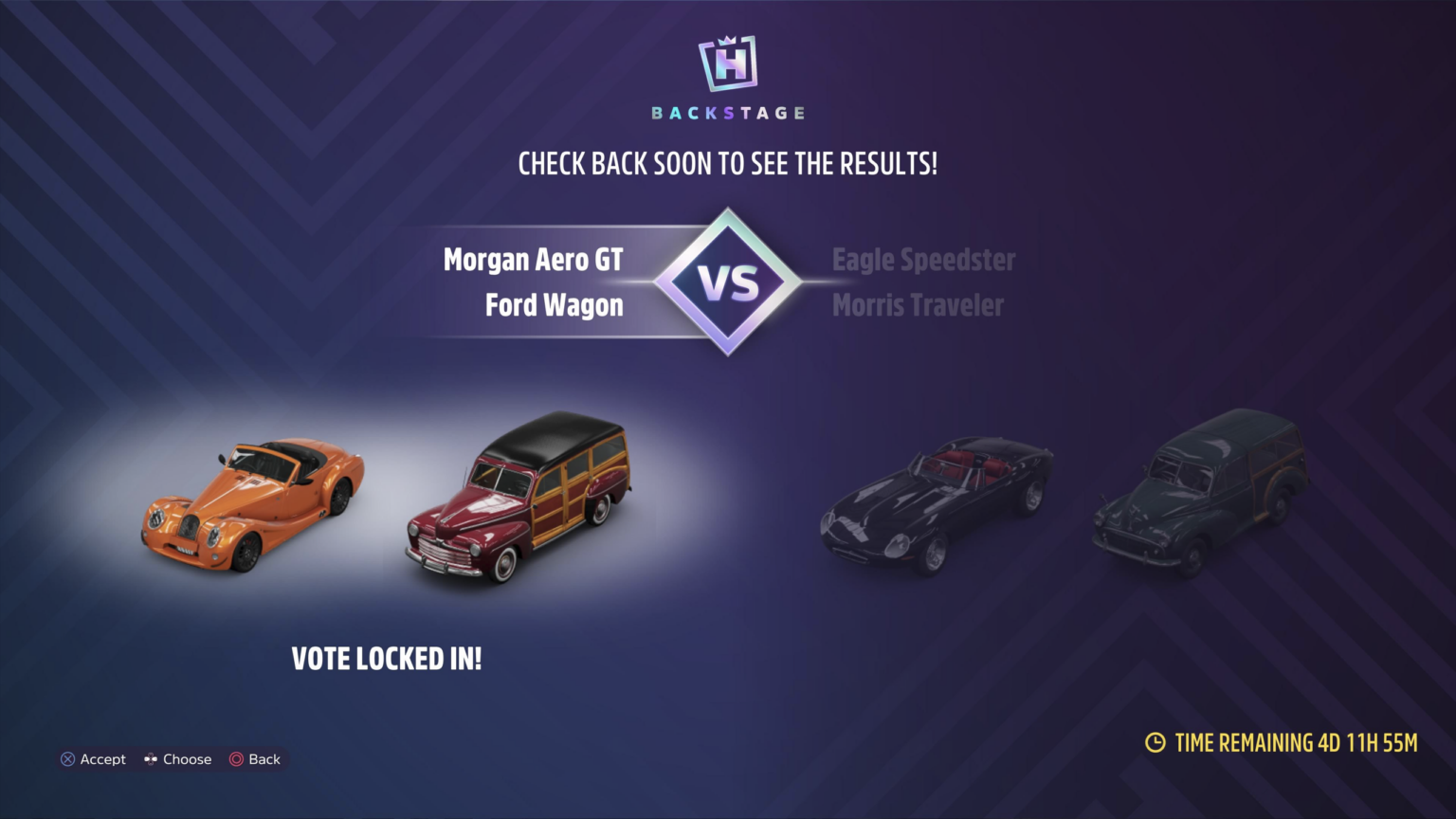Confirm the VOTE LOCKED IN selection

click(386, 659)
